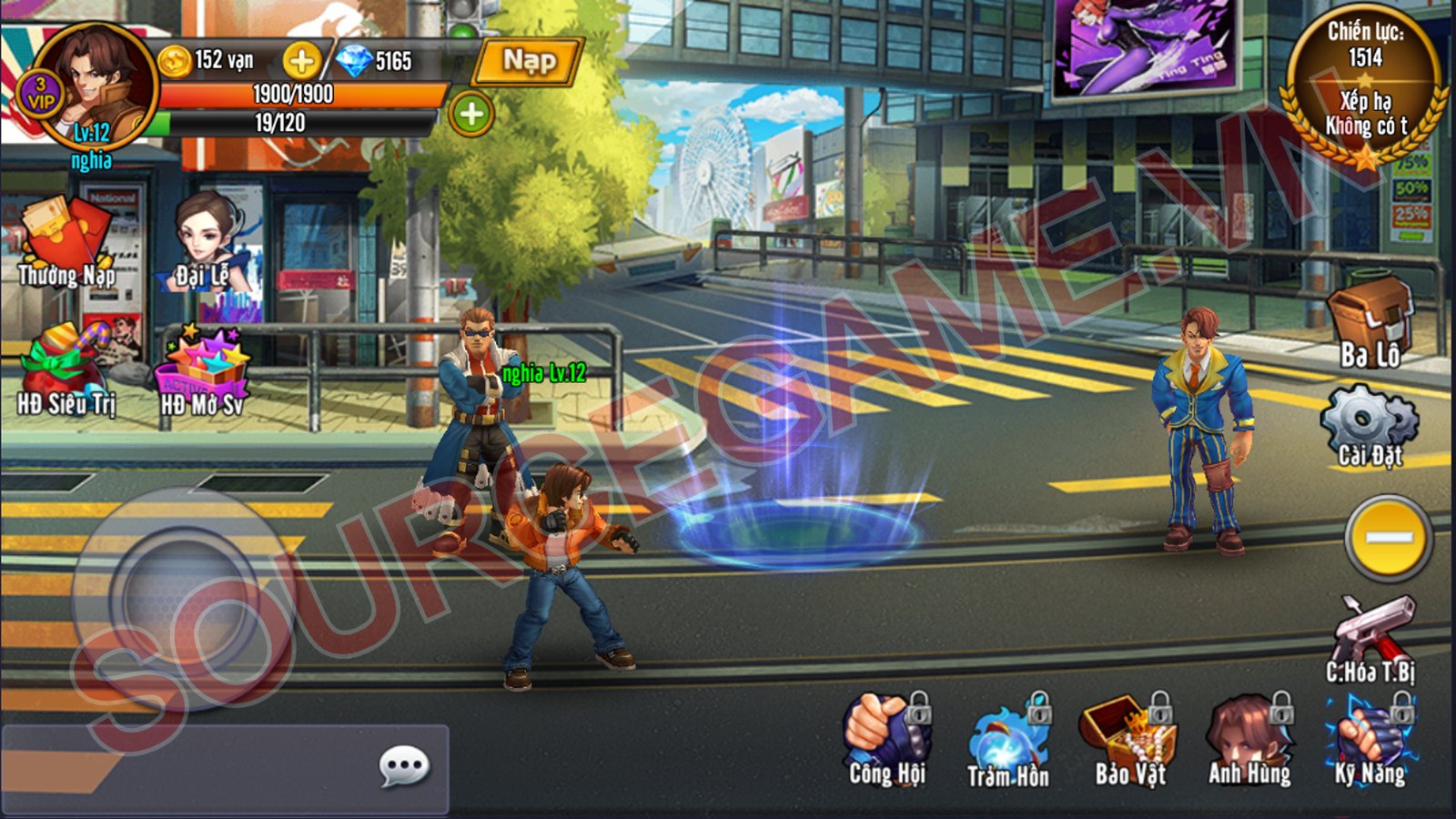The image size is (1456, 819).
Task: Open C.Hóa T.Bị equipment upgrade
Action: [1372, 637]
